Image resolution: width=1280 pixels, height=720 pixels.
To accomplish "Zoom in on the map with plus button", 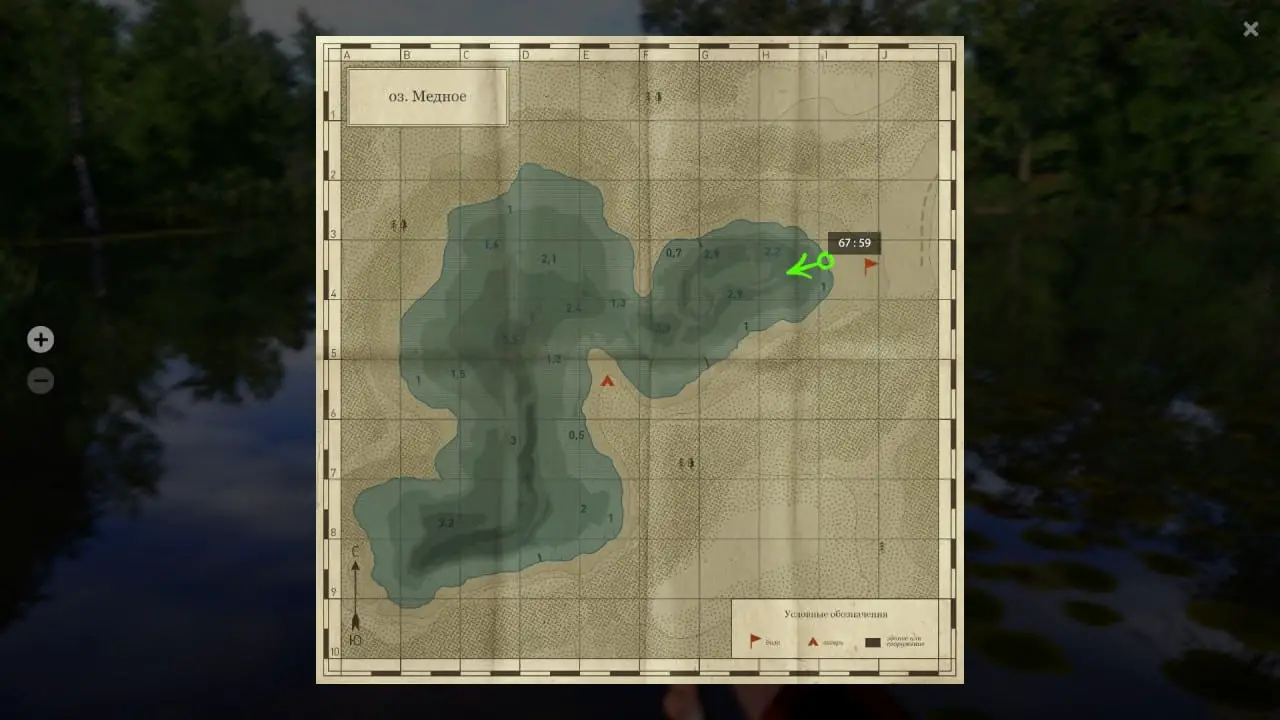I will click(40, 340).
